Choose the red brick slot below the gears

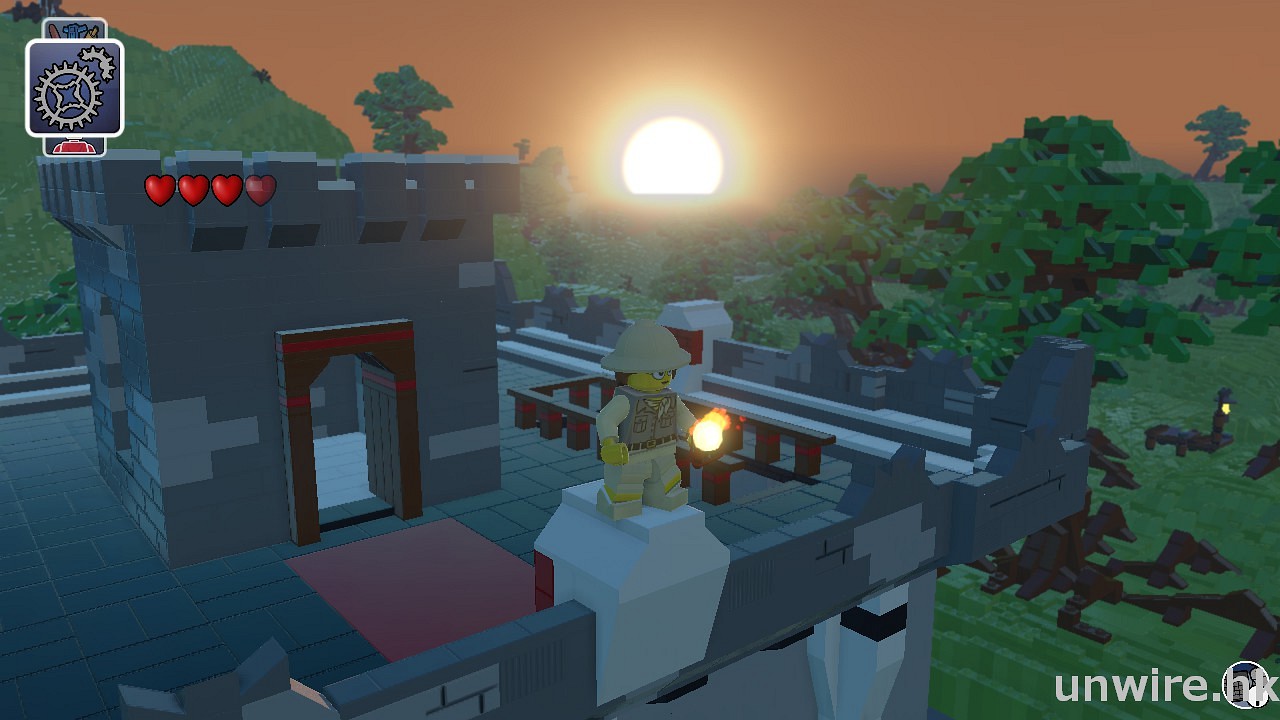(x=75, y=147)
